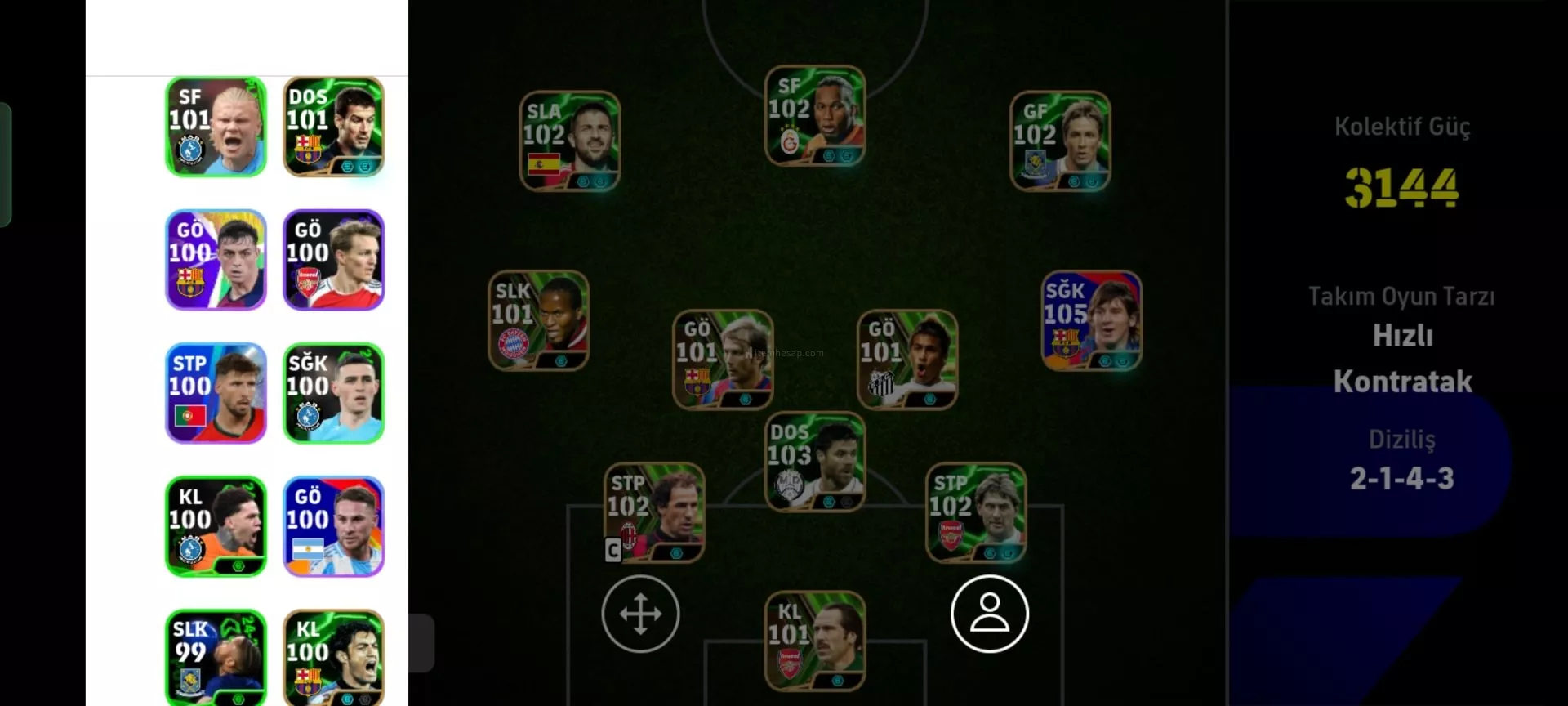This screenshot has height=706, width=1568.
Task: Choose the DOS 101 reserve card
Action: pyautogui.click(x=333, y=127)
